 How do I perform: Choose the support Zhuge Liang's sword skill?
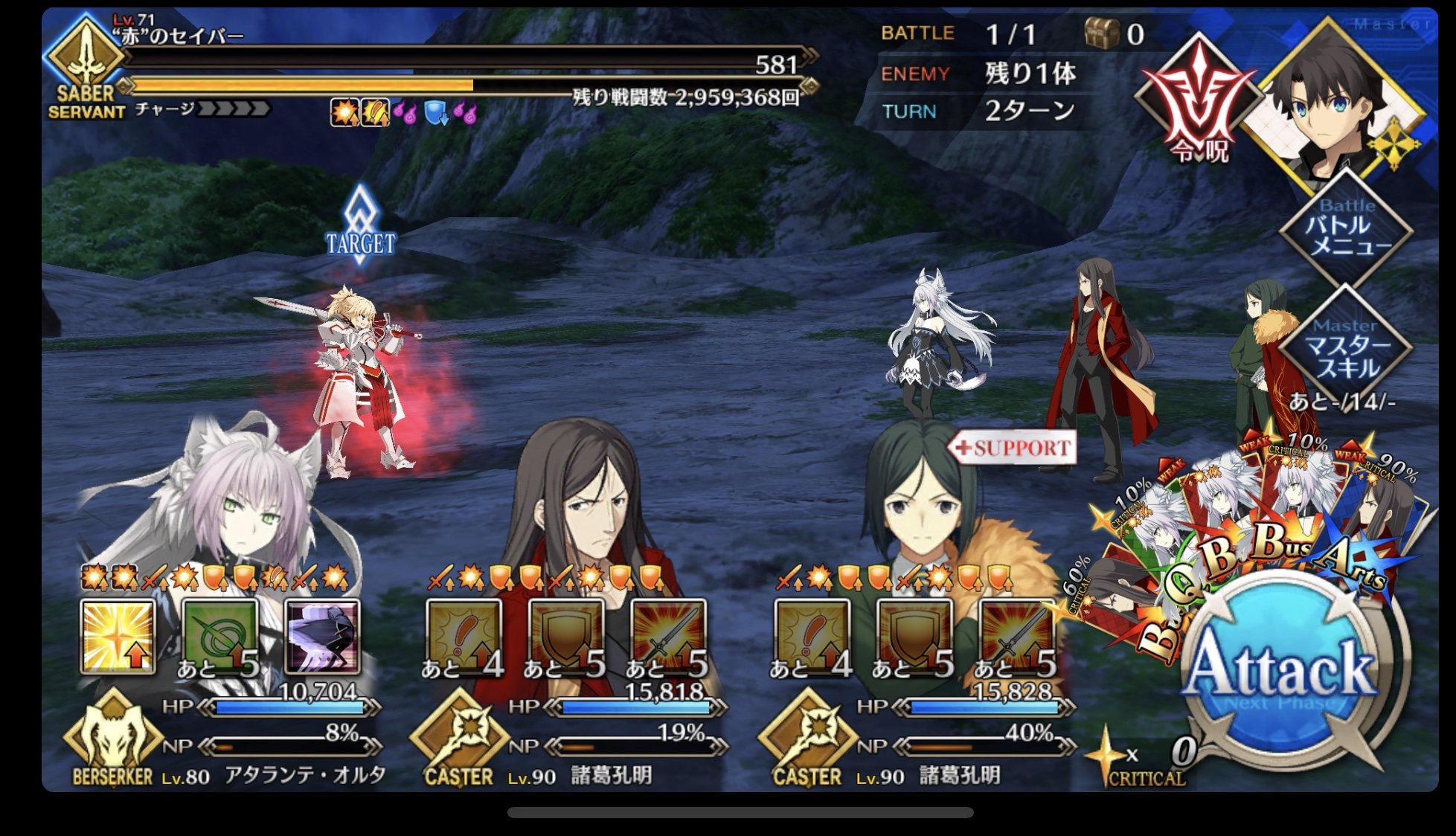point(1016,637)
